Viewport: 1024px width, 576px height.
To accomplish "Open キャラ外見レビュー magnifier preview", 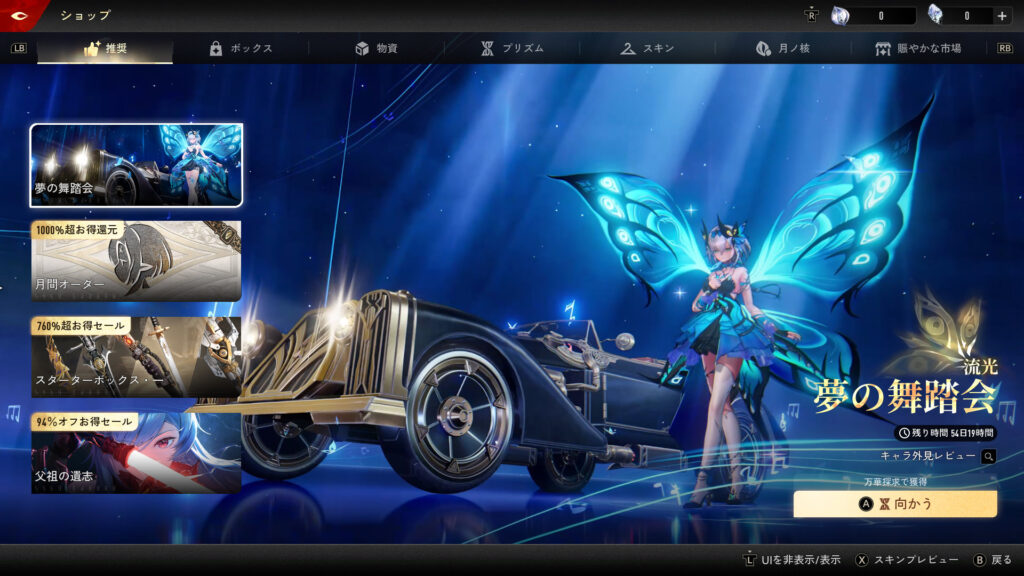I will click(x=988, y=456).
